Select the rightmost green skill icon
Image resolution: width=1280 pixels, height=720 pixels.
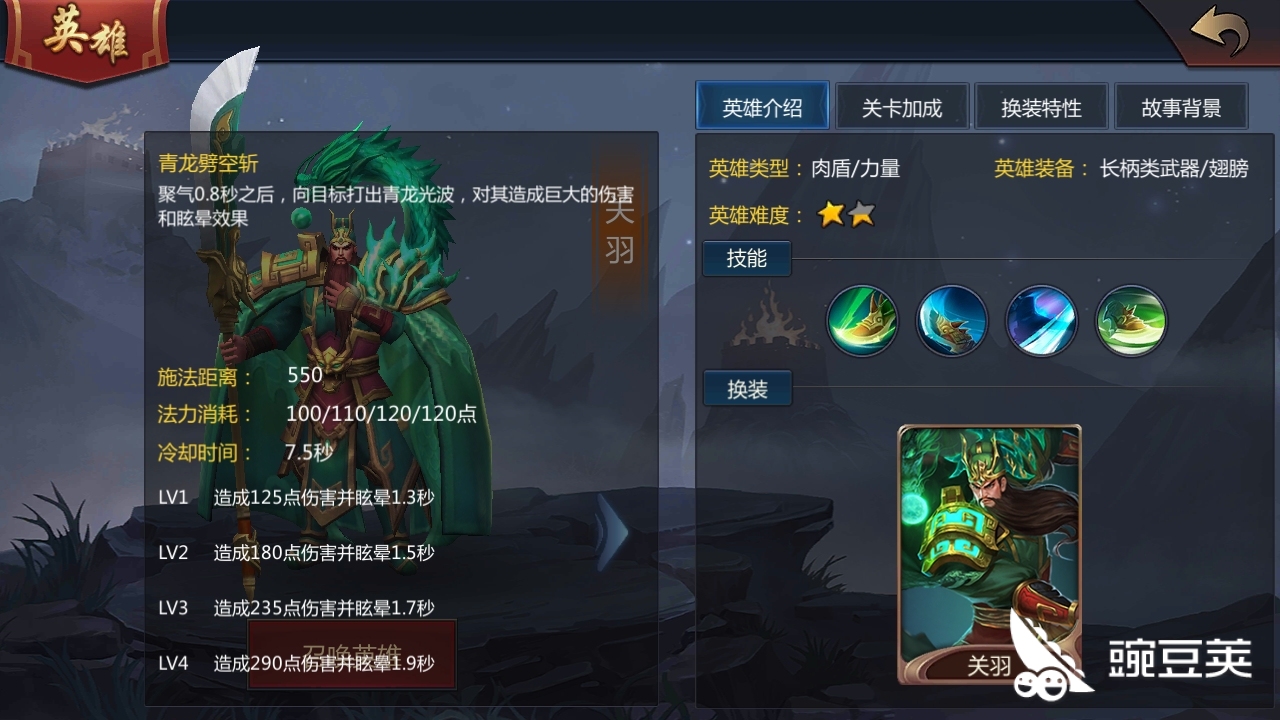1130,321
